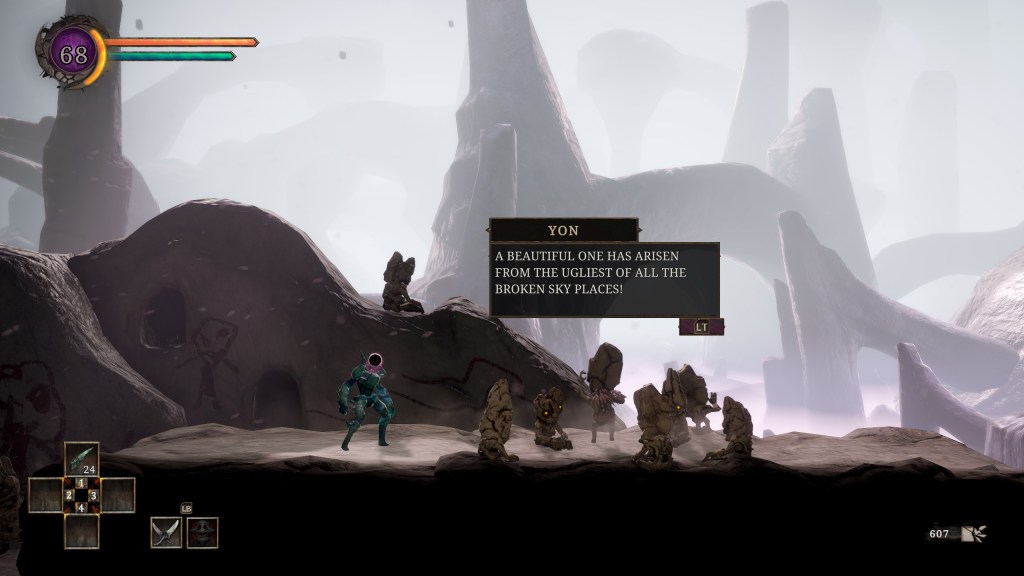This screenshot has width=1024, height=576.
Task: Click the YON dialogue text box
Action: (x=604, y=279)
